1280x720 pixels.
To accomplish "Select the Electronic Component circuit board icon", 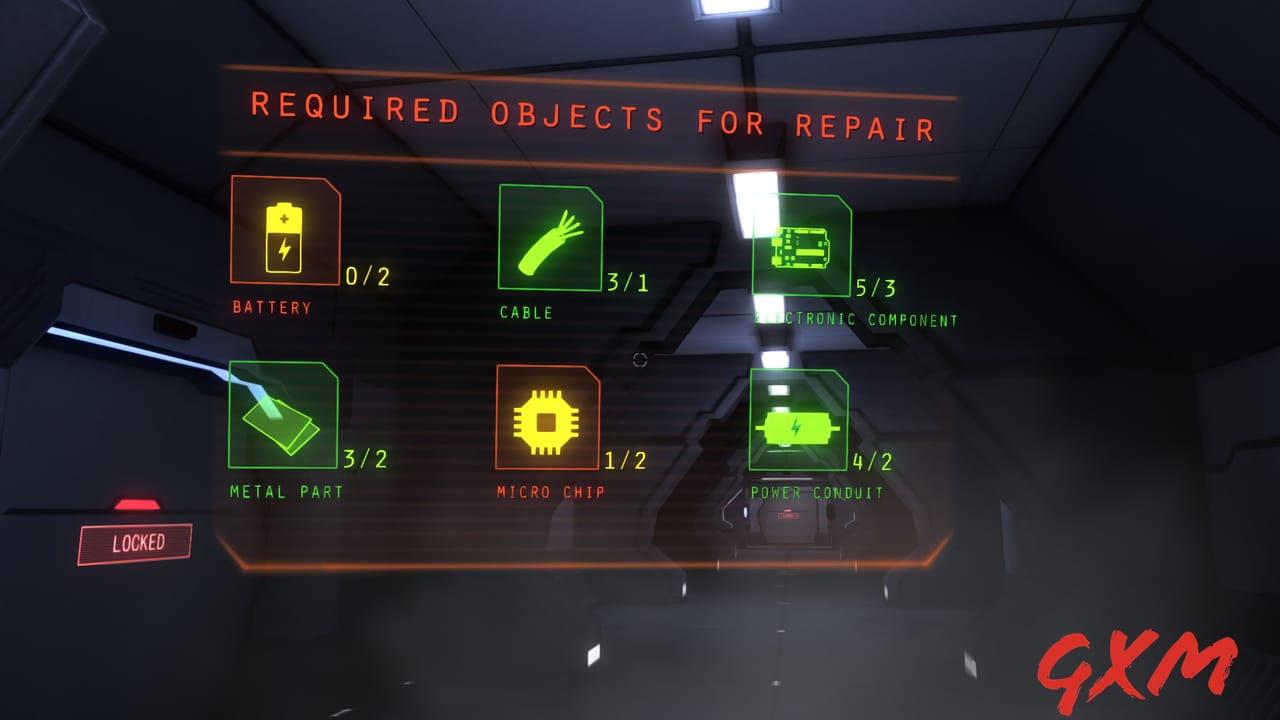I will pyautogui.click(x=800, y=248).
